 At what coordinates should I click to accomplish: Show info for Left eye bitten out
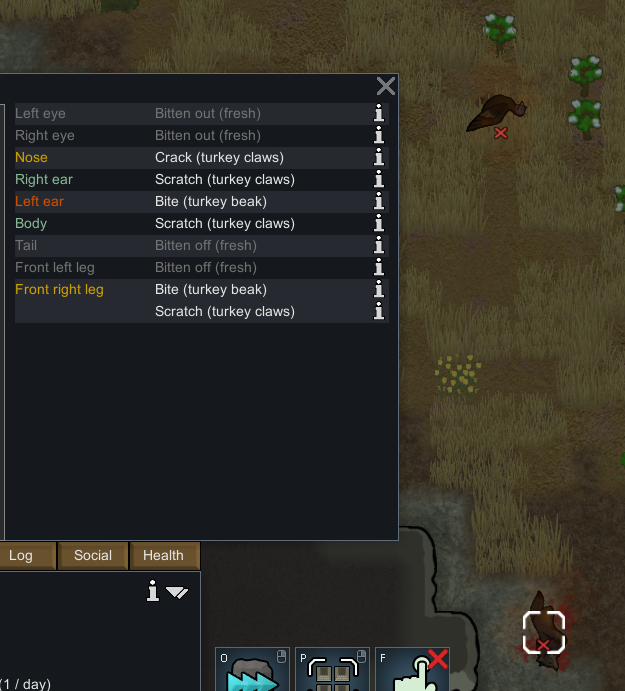tap(379, 113)
